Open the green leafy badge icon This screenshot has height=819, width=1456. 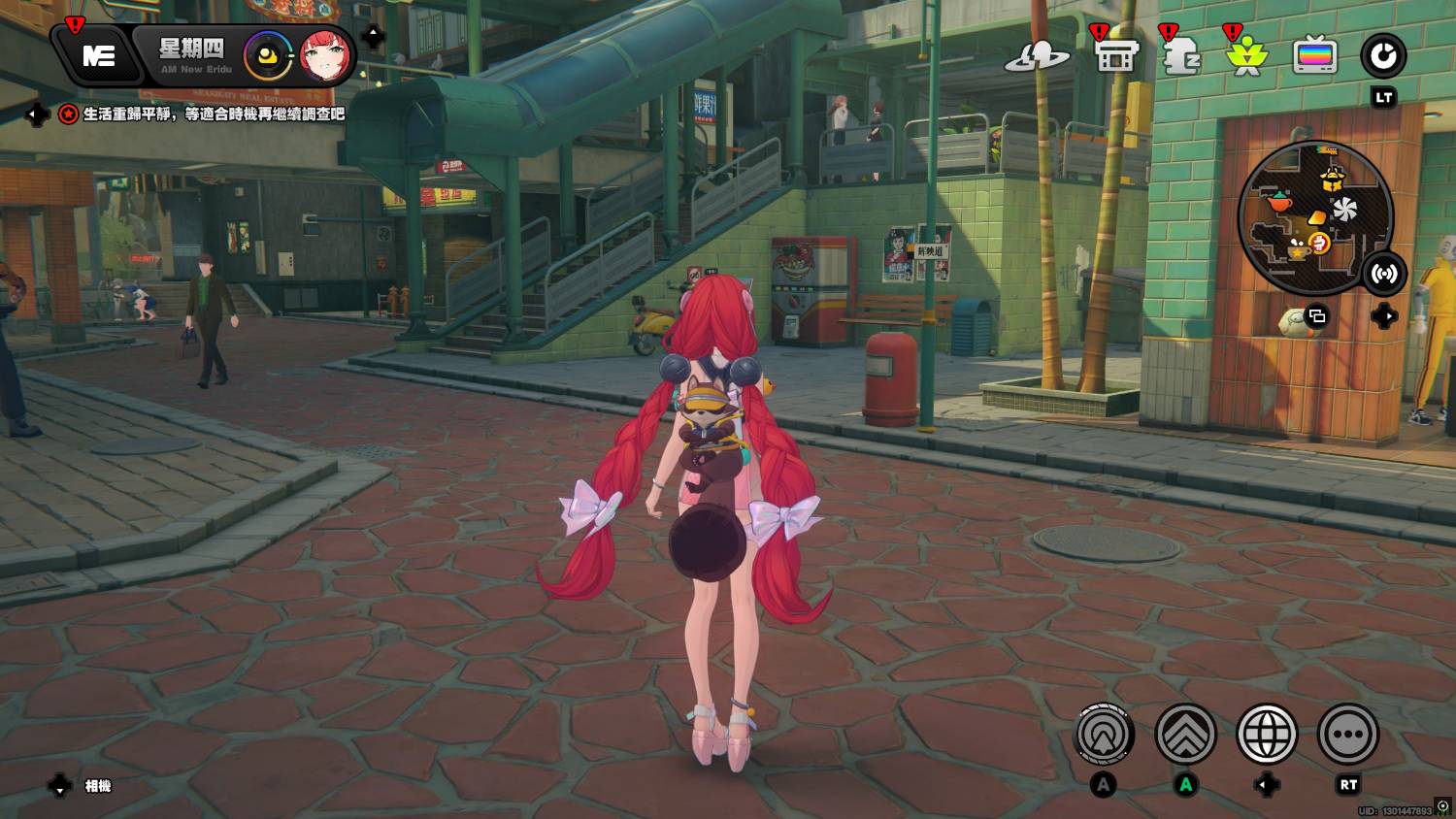[x=1247, y=57]
